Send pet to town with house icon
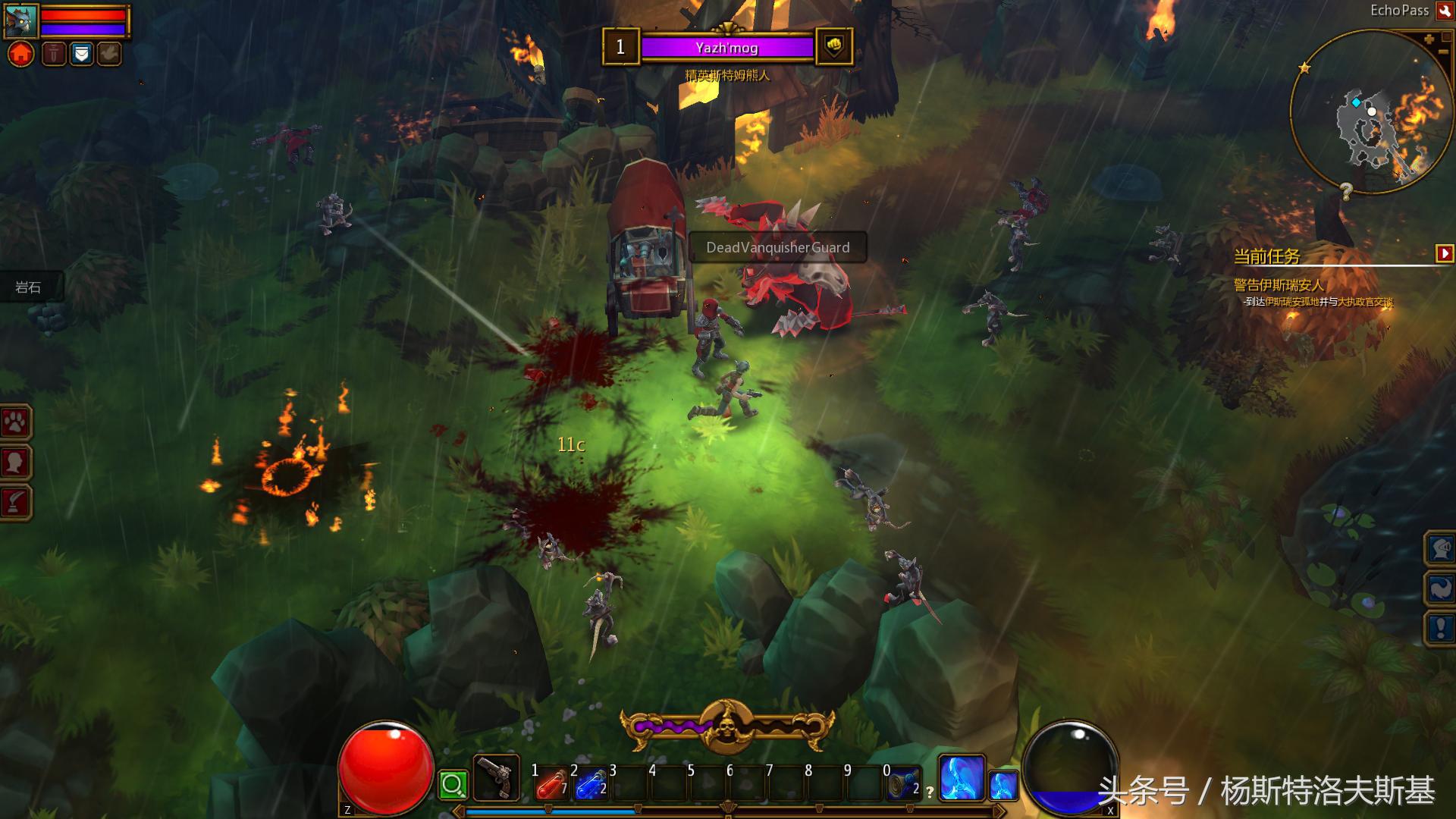Viewport: 1456px width, 819px height. (x=21, y=55)
